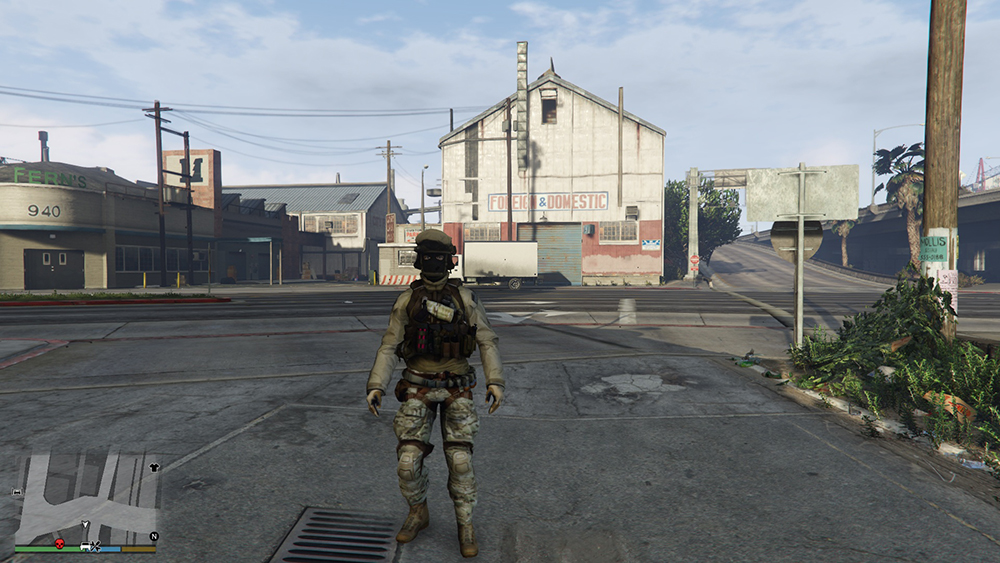The image size is (1000, 563).
Task: Pick the car blip at minimap's left edge
Action: 17,493
